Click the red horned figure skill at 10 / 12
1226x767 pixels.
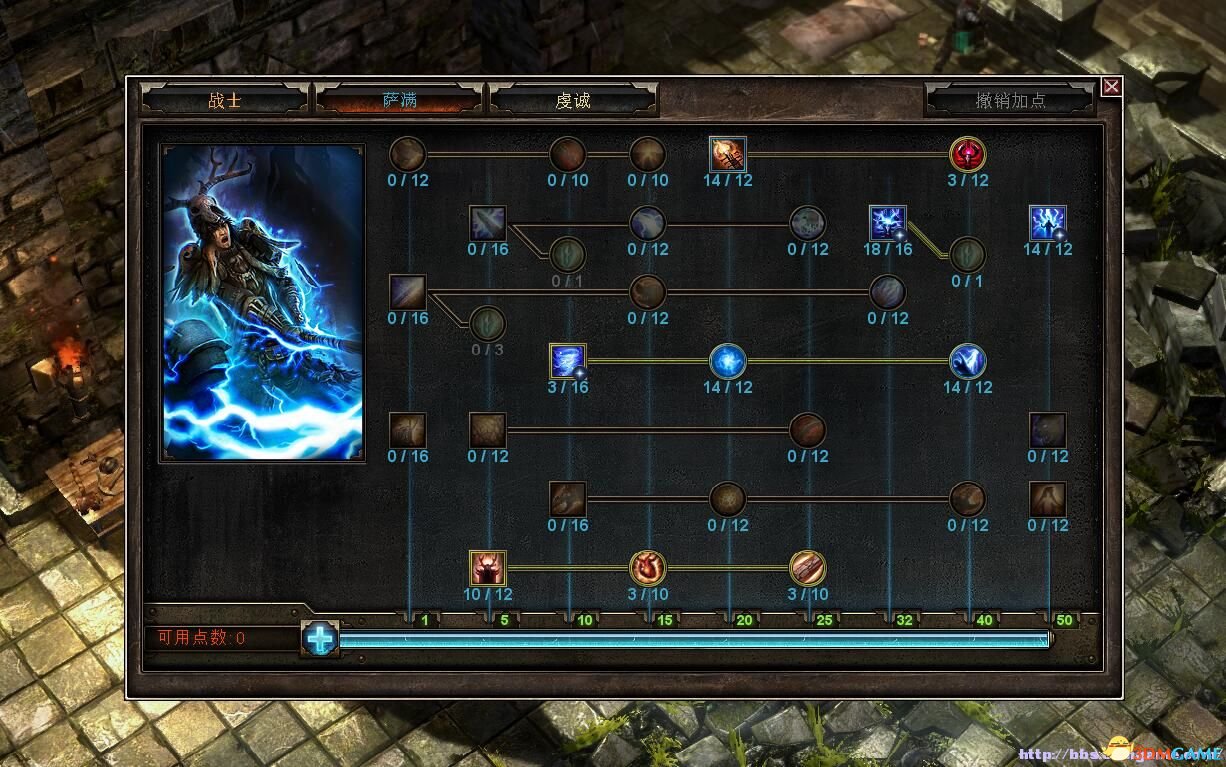[488, 568]
